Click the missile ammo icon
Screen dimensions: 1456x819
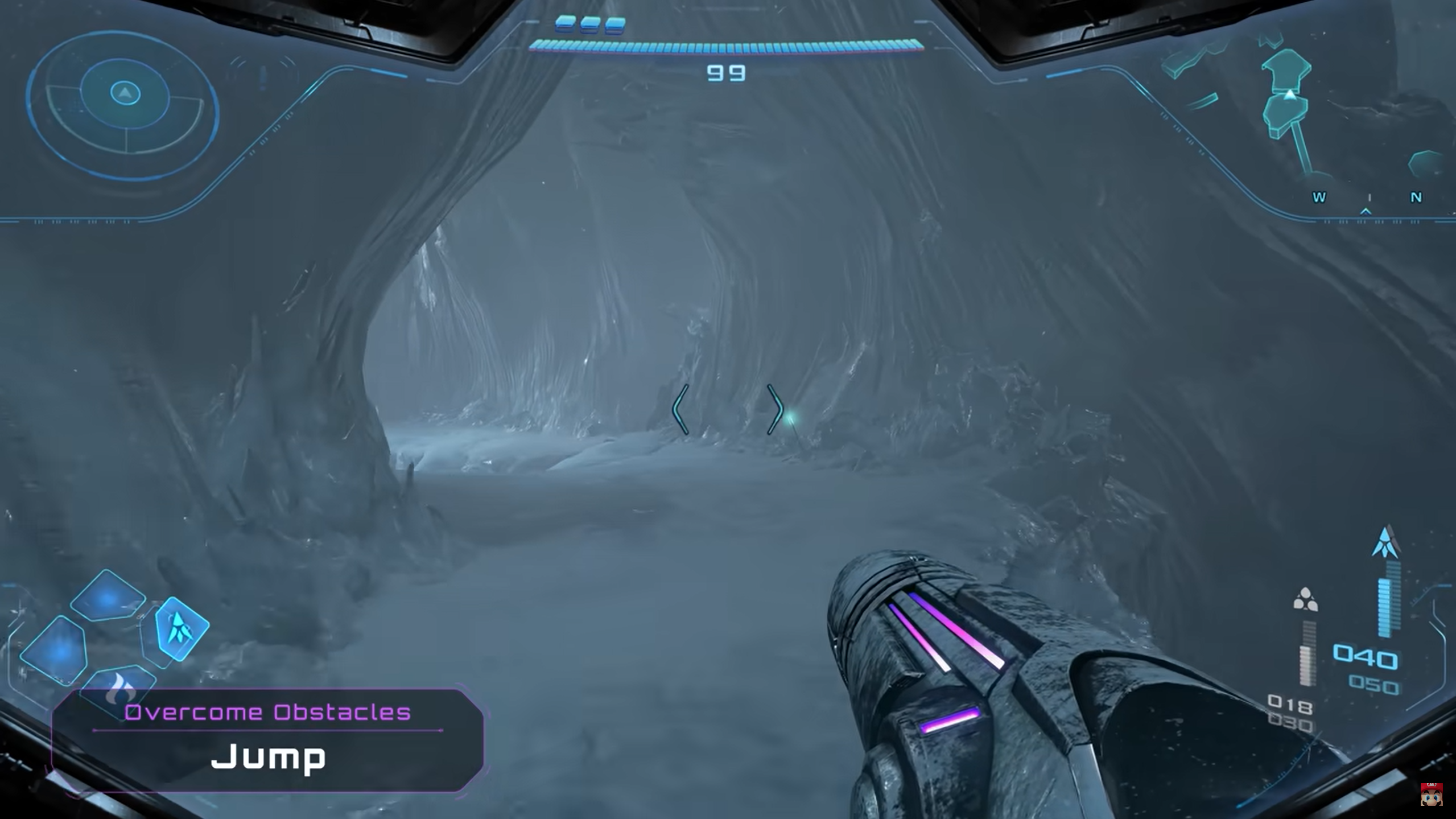point(1385,543)
